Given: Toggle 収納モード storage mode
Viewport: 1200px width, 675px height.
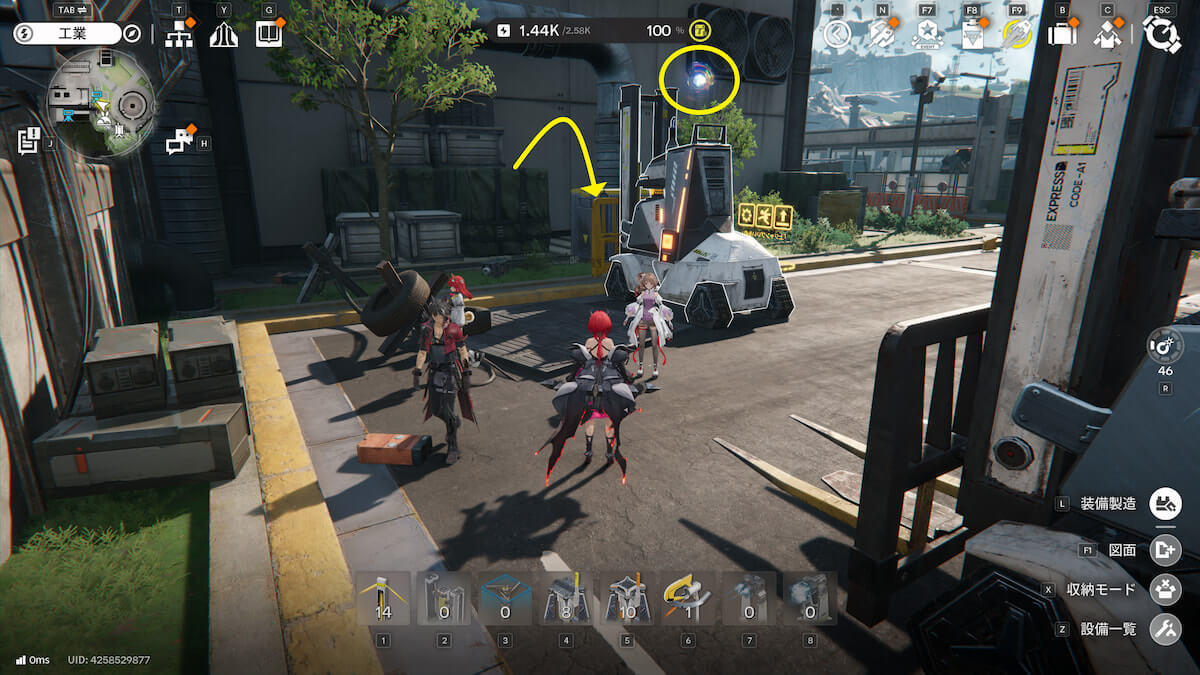Looking at the screenshot, I should pos(1164,589).
